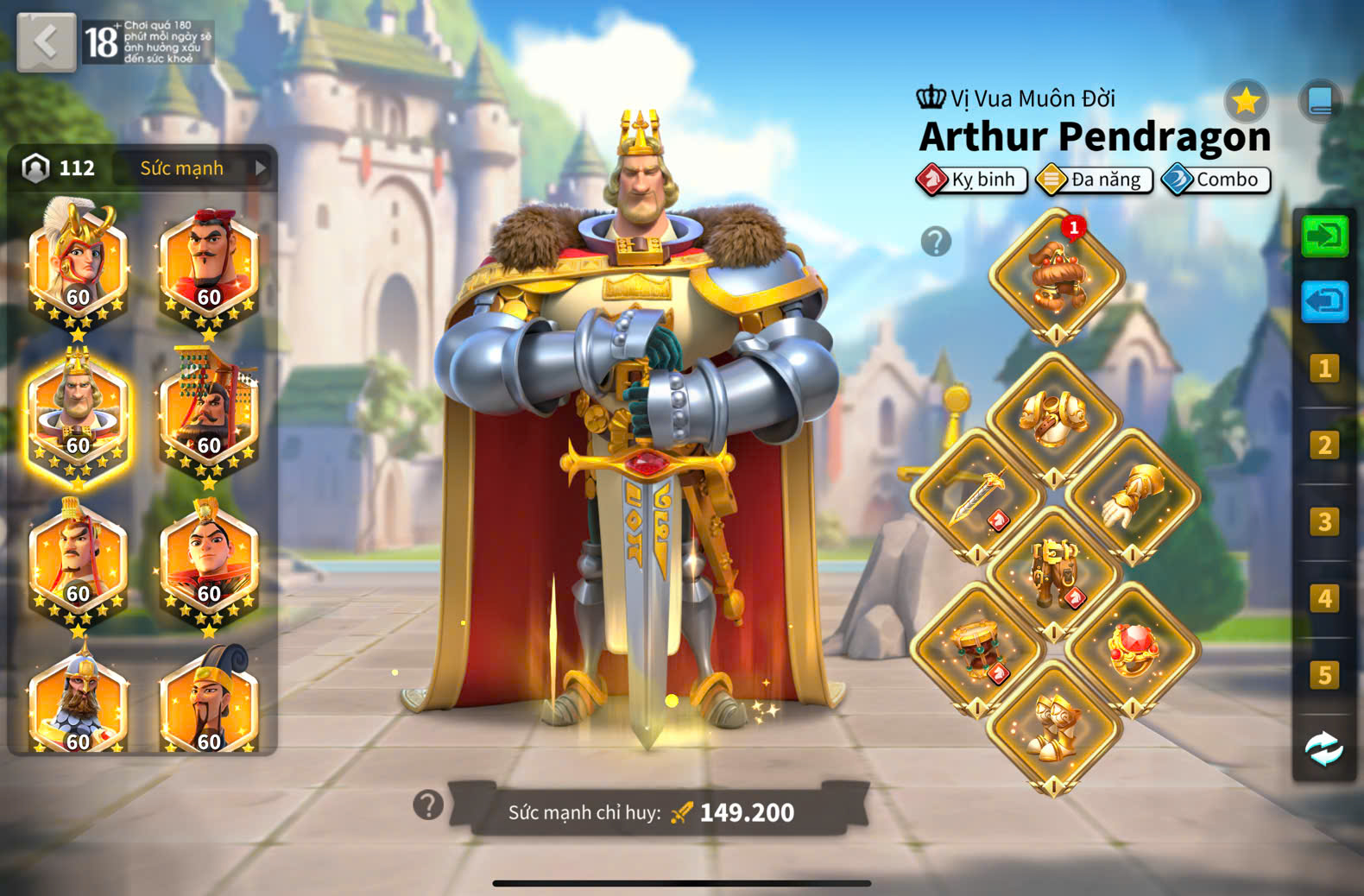Viewport: 1364px width, 896px height.
Task: Switch to equipment preset 1
Action: tap(1324, 369)
